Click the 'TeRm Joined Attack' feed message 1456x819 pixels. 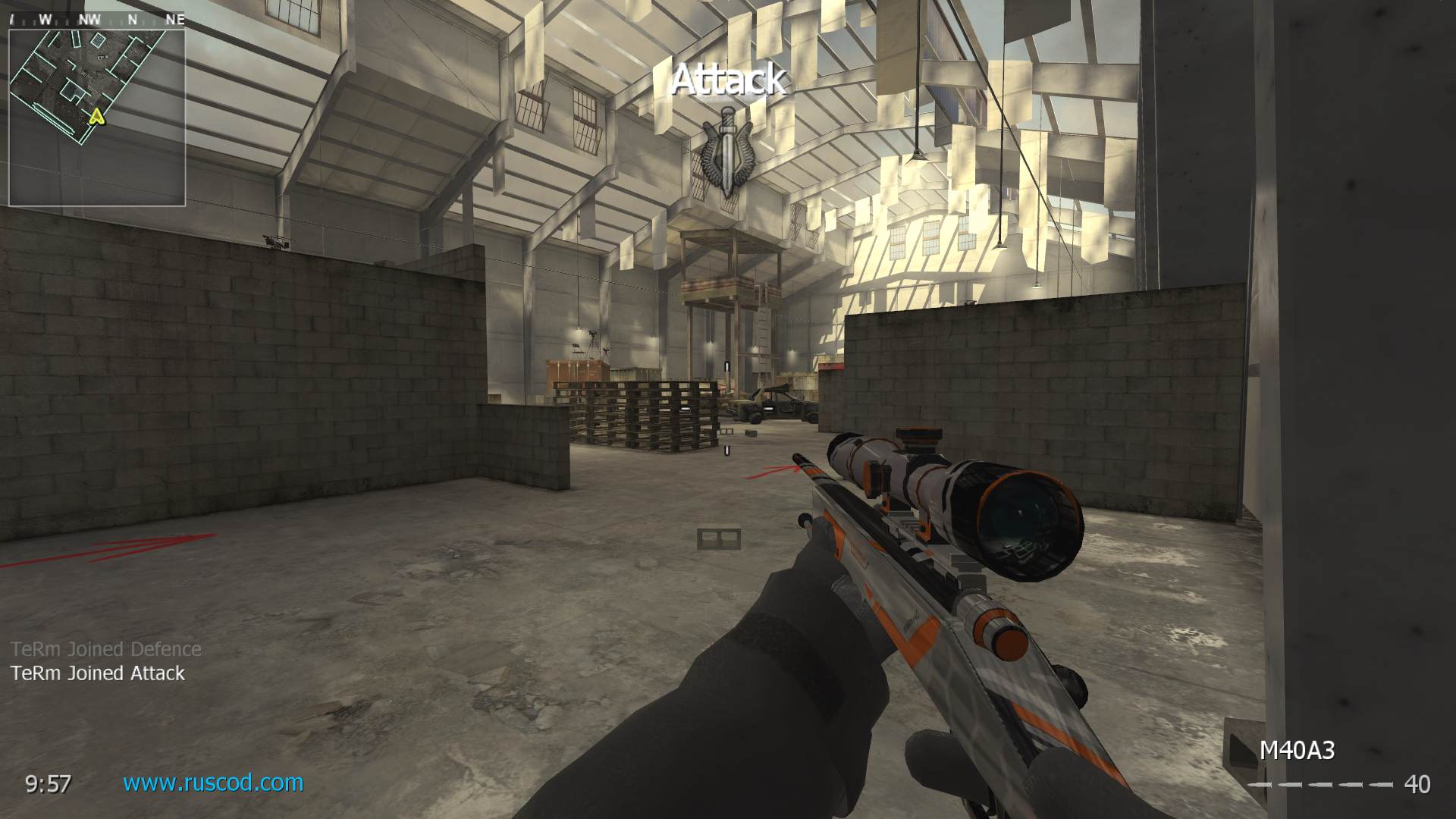click(x=98, y=673)
